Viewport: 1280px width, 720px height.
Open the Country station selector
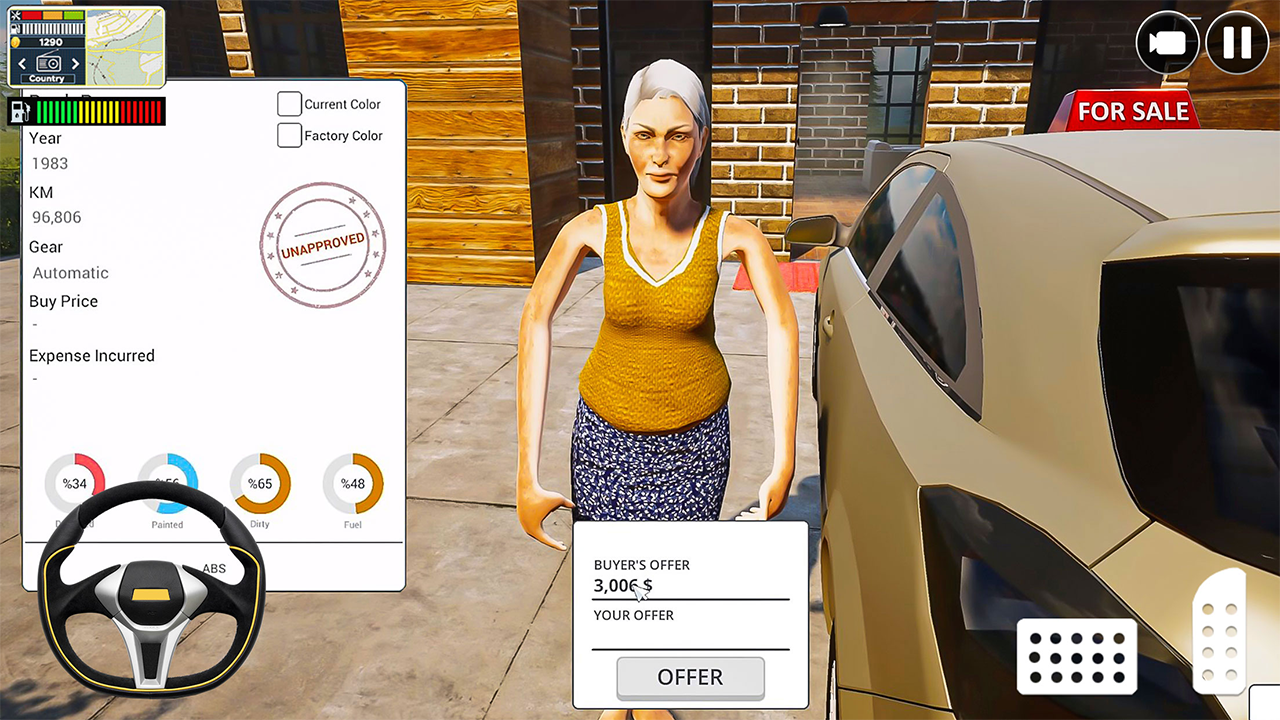click(x=48, y=78)
